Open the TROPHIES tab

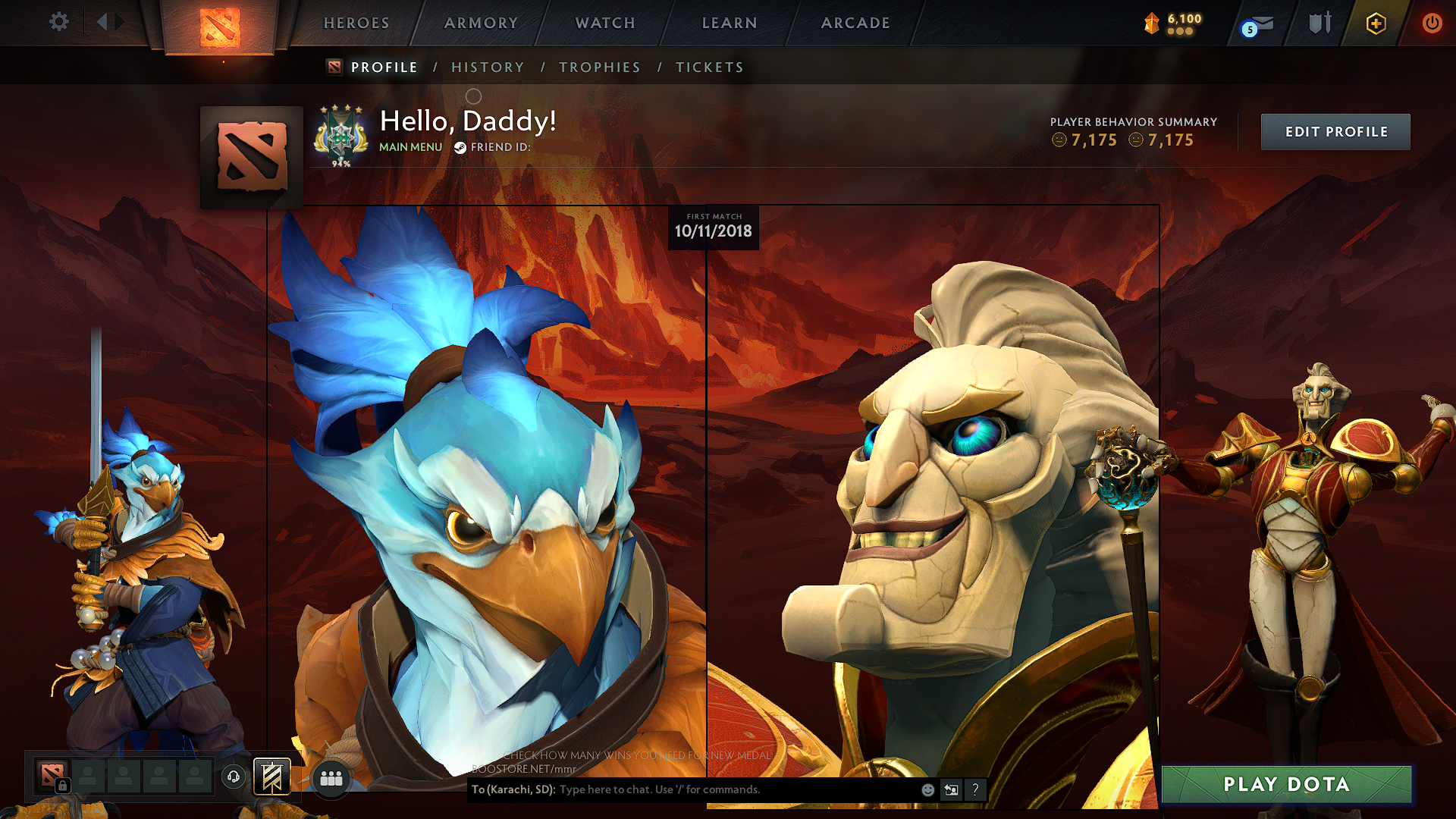click(x=599, y=67)
